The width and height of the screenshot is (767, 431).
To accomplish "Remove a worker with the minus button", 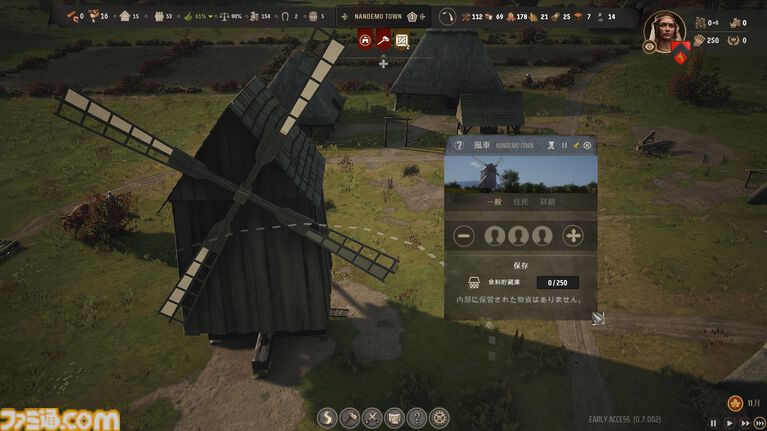I will click(464, 236).
